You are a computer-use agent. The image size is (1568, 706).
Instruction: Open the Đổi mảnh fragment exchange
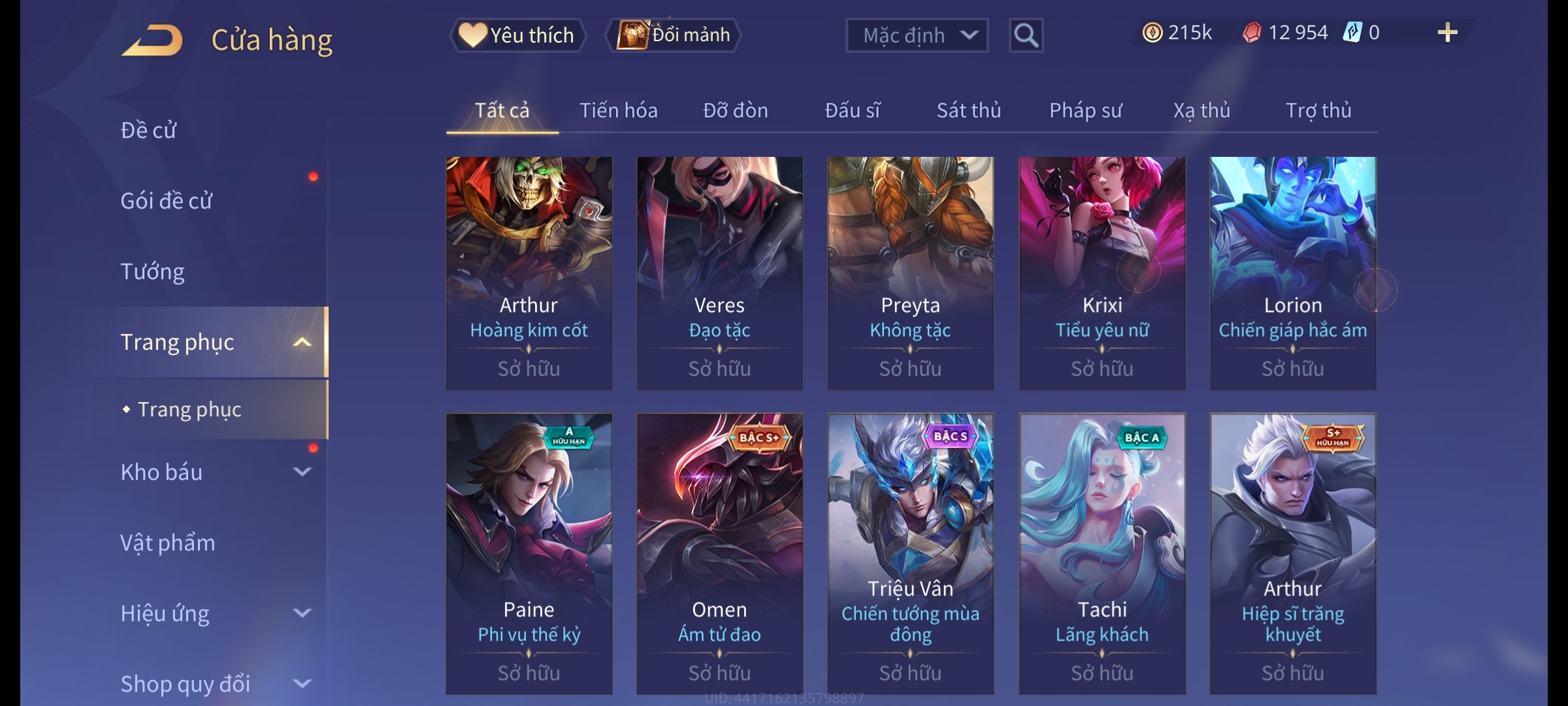coord(674,35)
